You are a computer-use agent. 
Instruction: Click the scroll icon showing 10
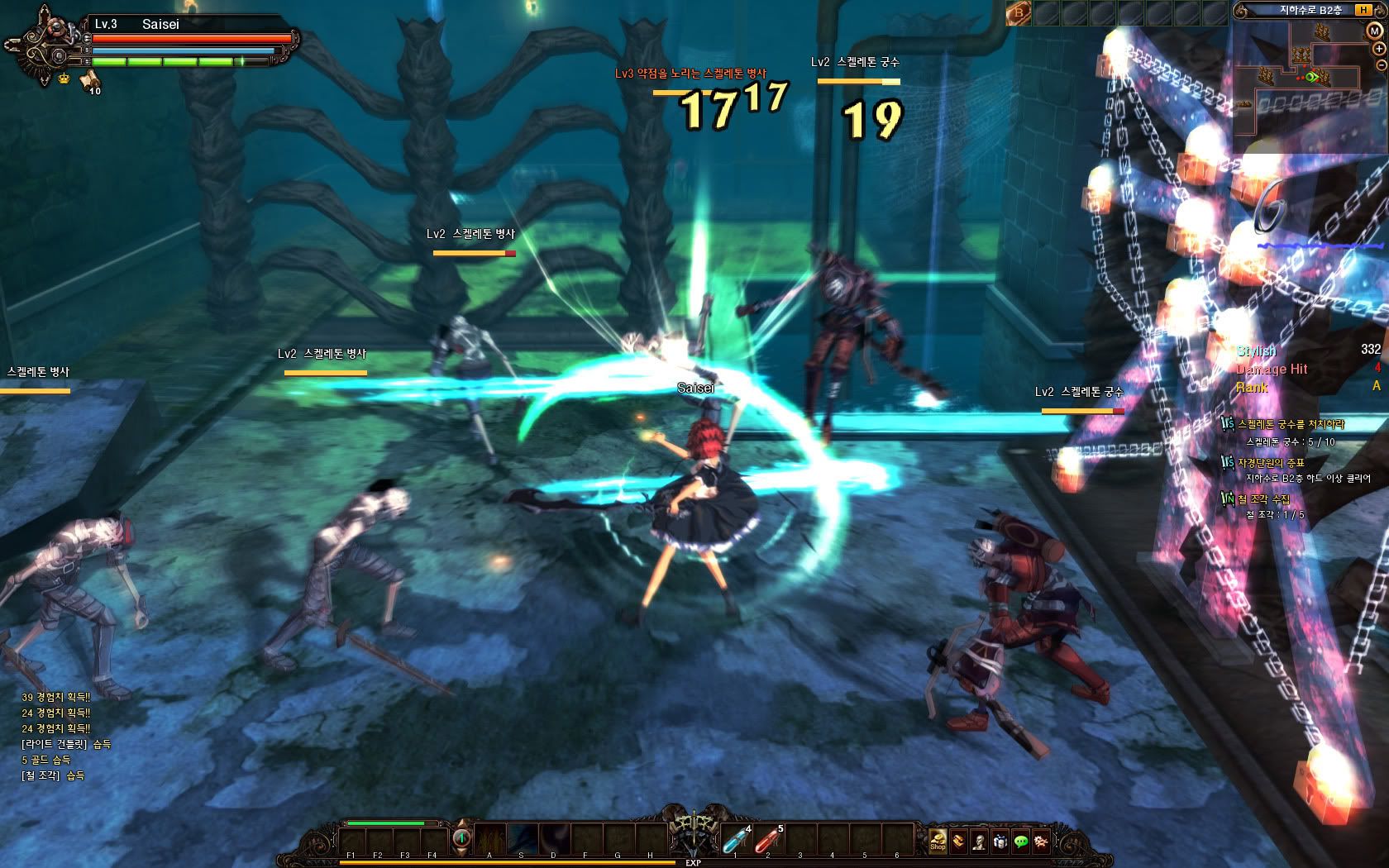(89, 80)
